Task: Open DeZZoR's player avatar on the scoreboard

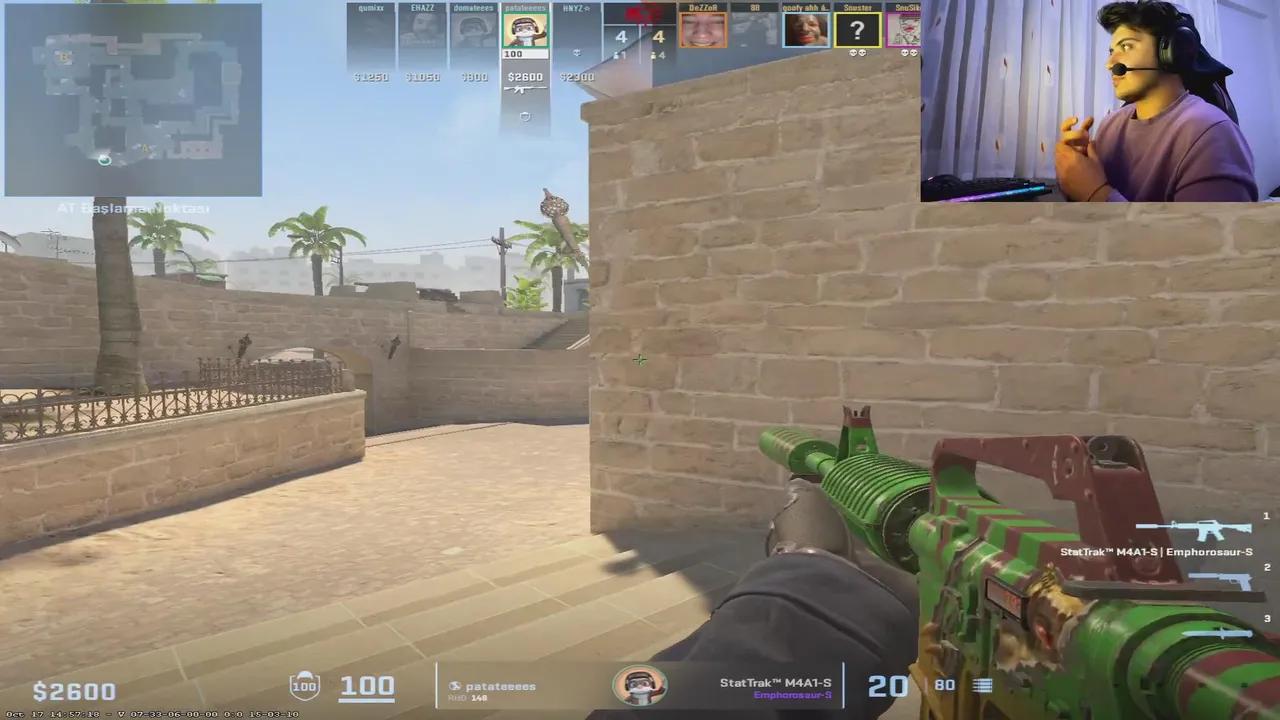Action: (x=701, y=30)
